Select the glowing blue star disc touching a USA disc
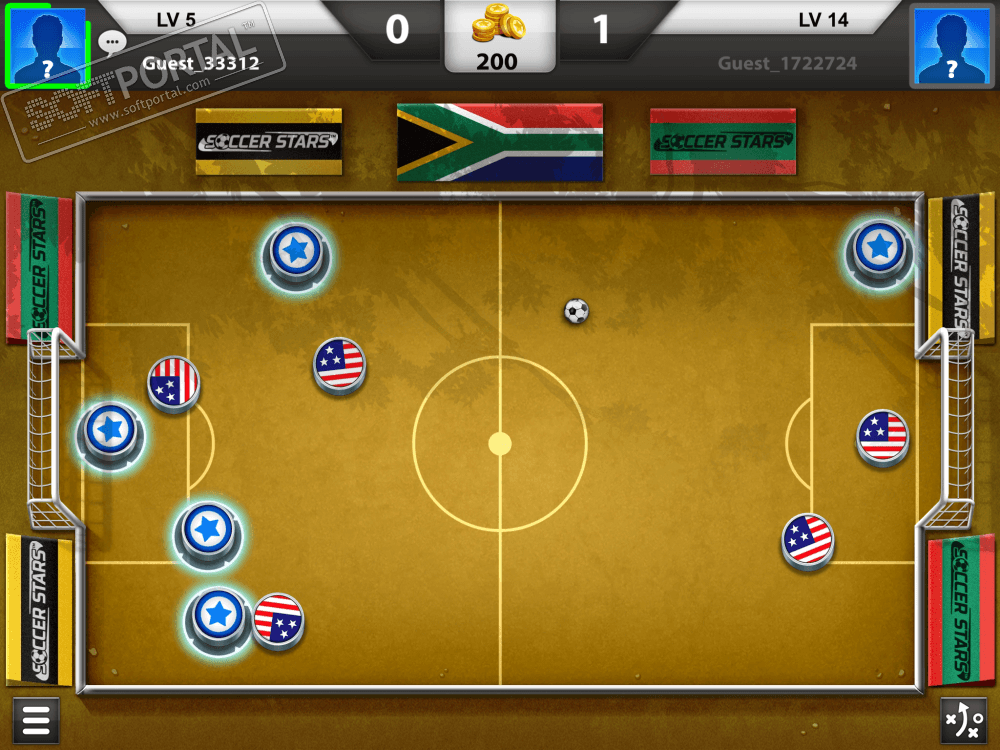Viewport: 1000px width, 750px height. point(217,615)
